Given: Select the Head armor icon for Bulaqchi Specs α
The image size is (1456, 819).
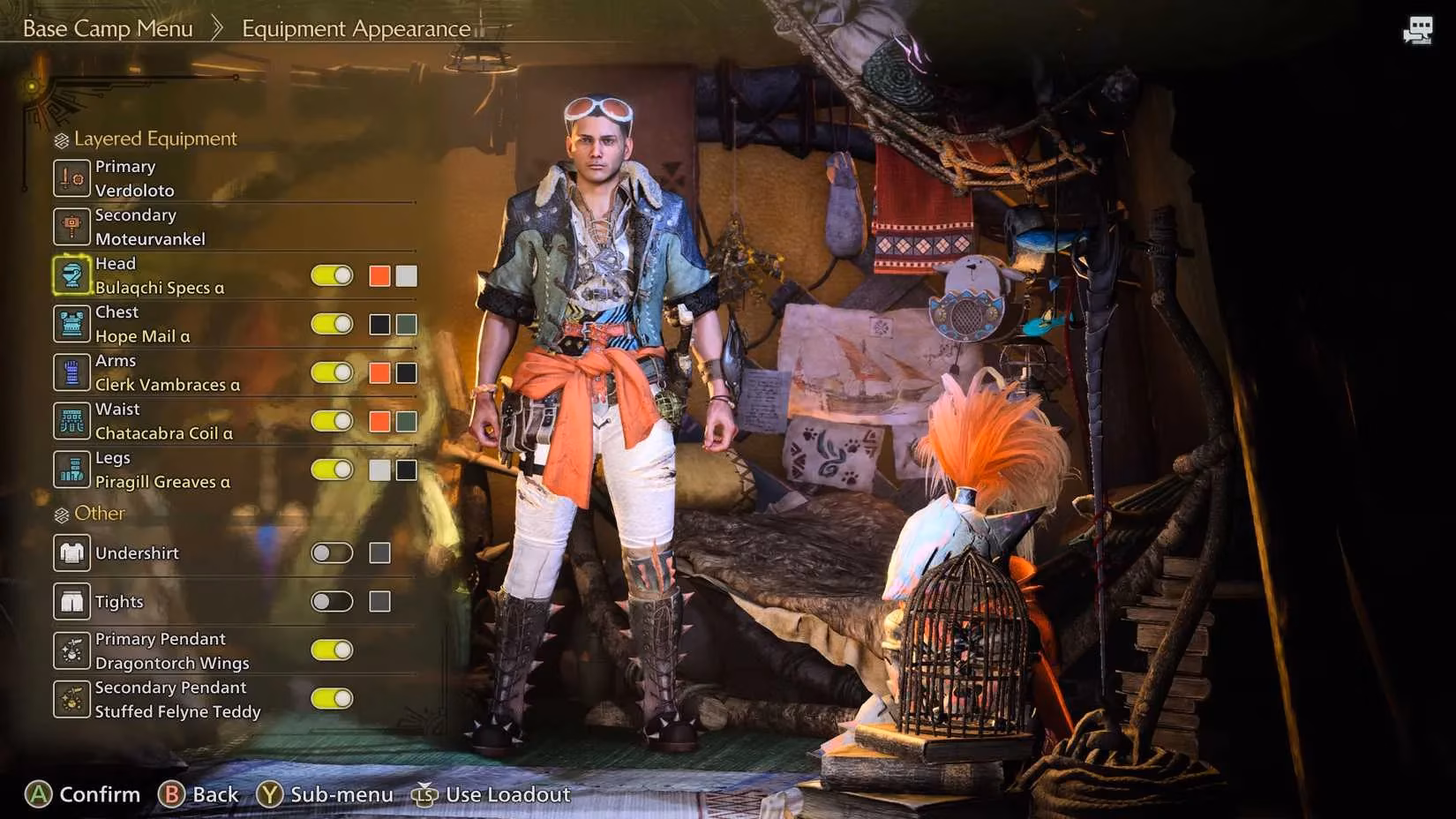Looking at the screenshot, I should [71, 274].
